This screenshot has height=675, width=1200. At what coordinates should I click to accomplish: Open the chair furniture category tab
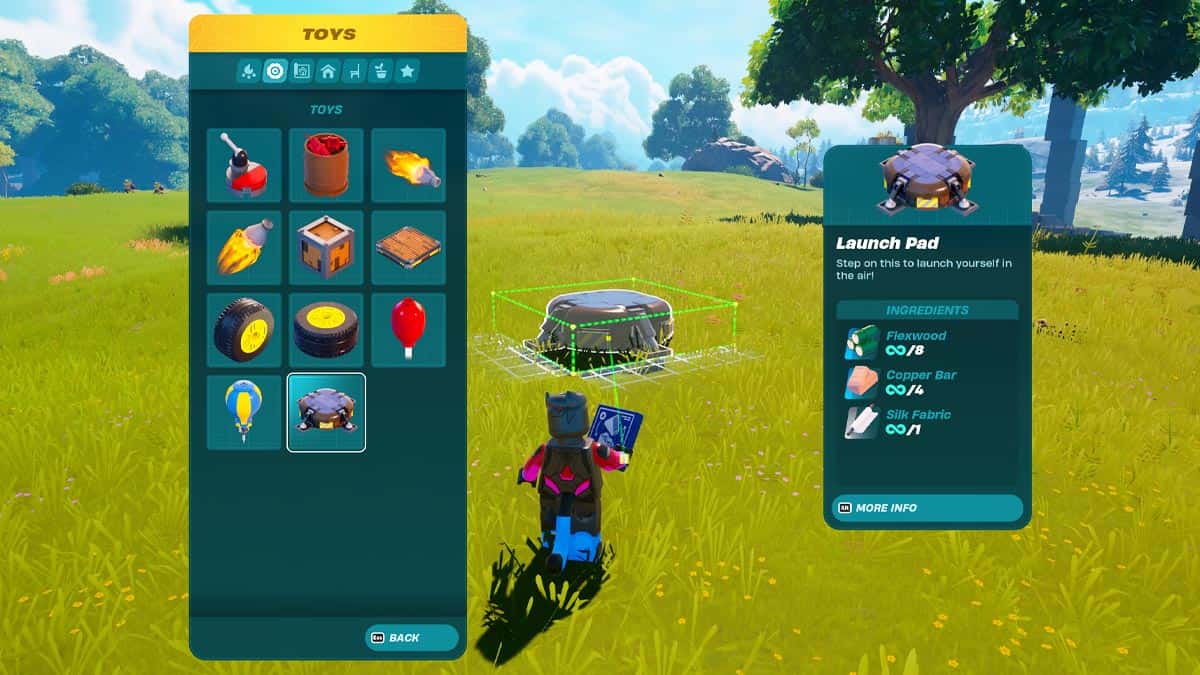pos(354,71)
